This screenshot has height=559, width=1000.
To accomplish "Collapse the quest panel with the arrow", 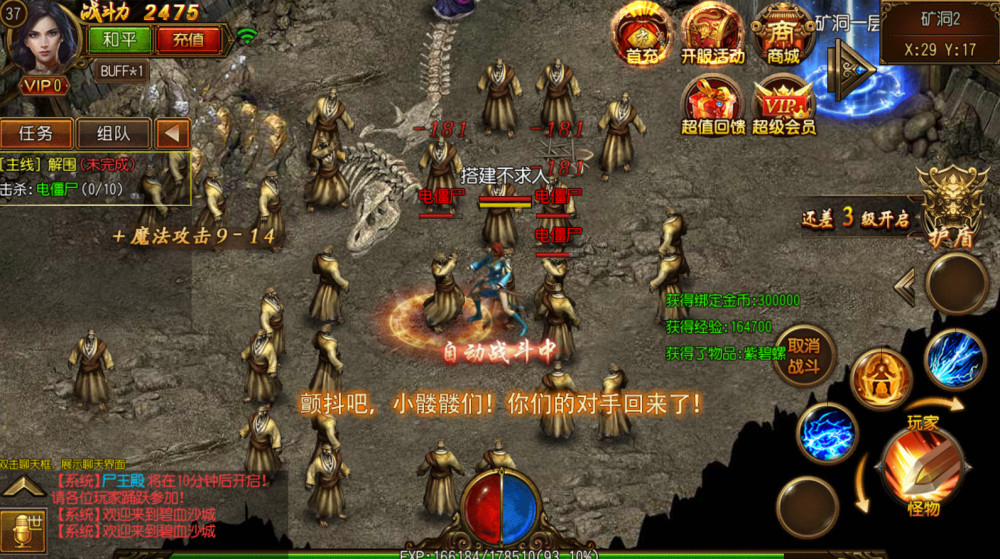I will coord(172,133).
